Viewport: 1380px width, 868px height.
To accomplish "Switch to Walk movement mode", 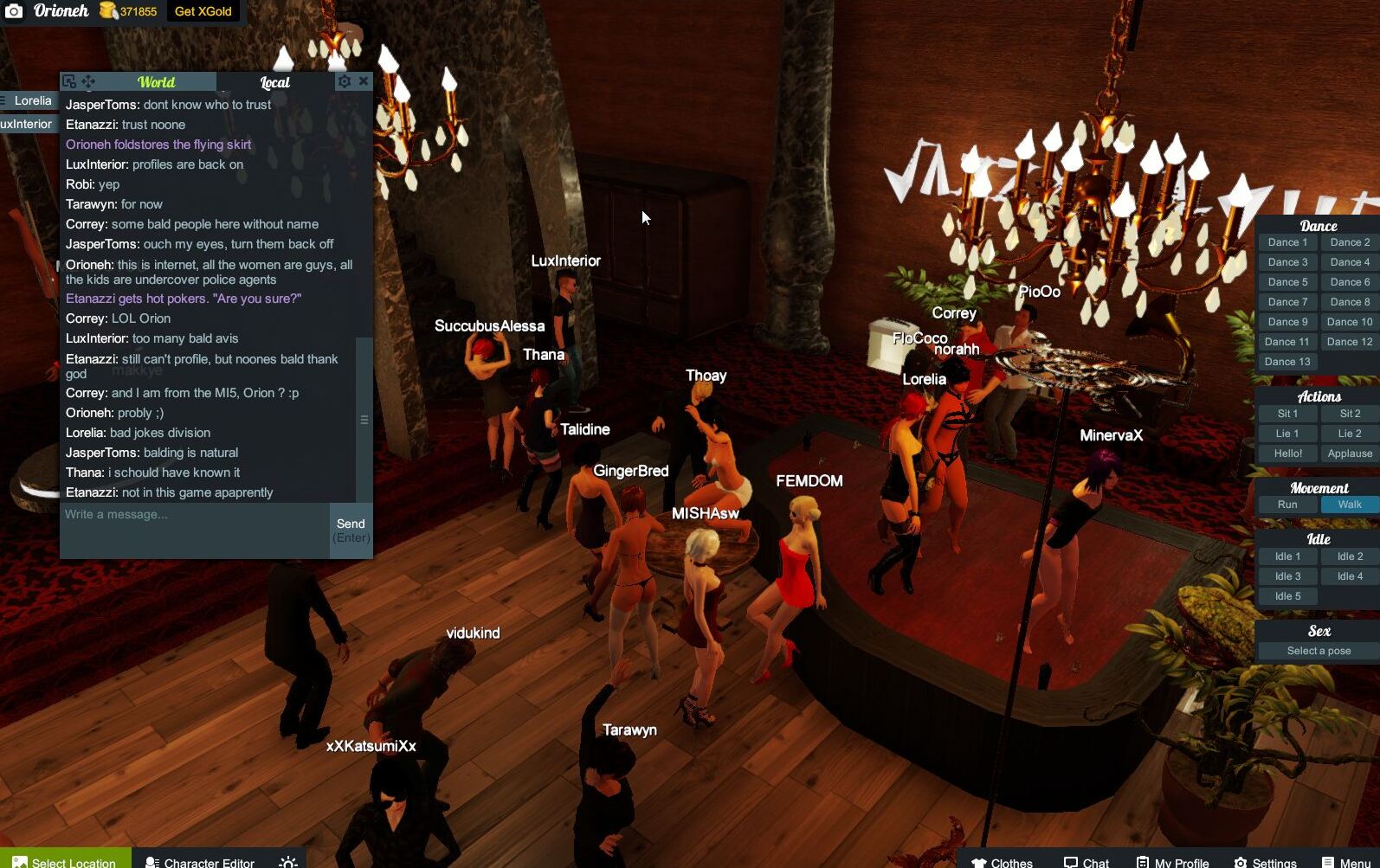I will [1347, 504].
